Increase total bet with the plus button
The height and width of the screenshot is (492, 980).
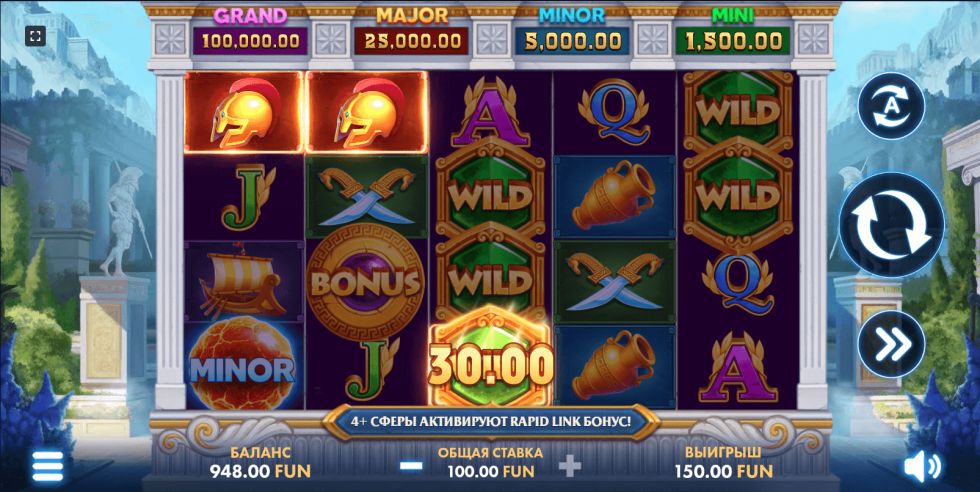(x=569, y=465)
